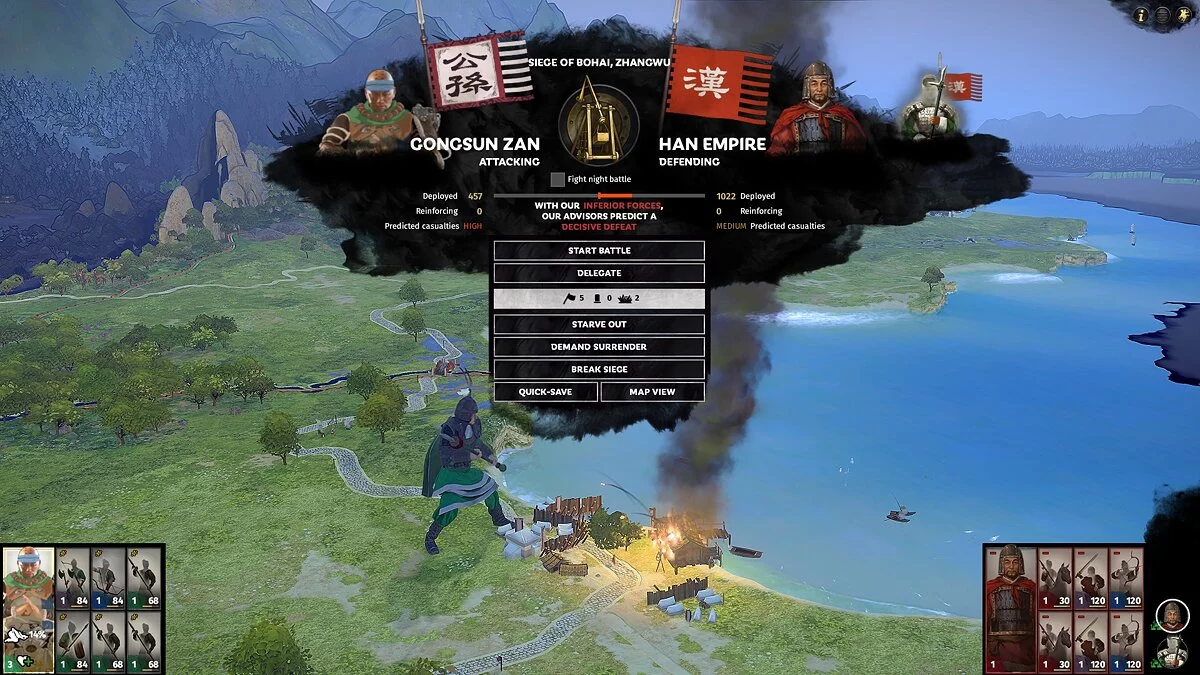
Task: Delegate the battle to auto-resolve
Action: (x=599, y=273)
